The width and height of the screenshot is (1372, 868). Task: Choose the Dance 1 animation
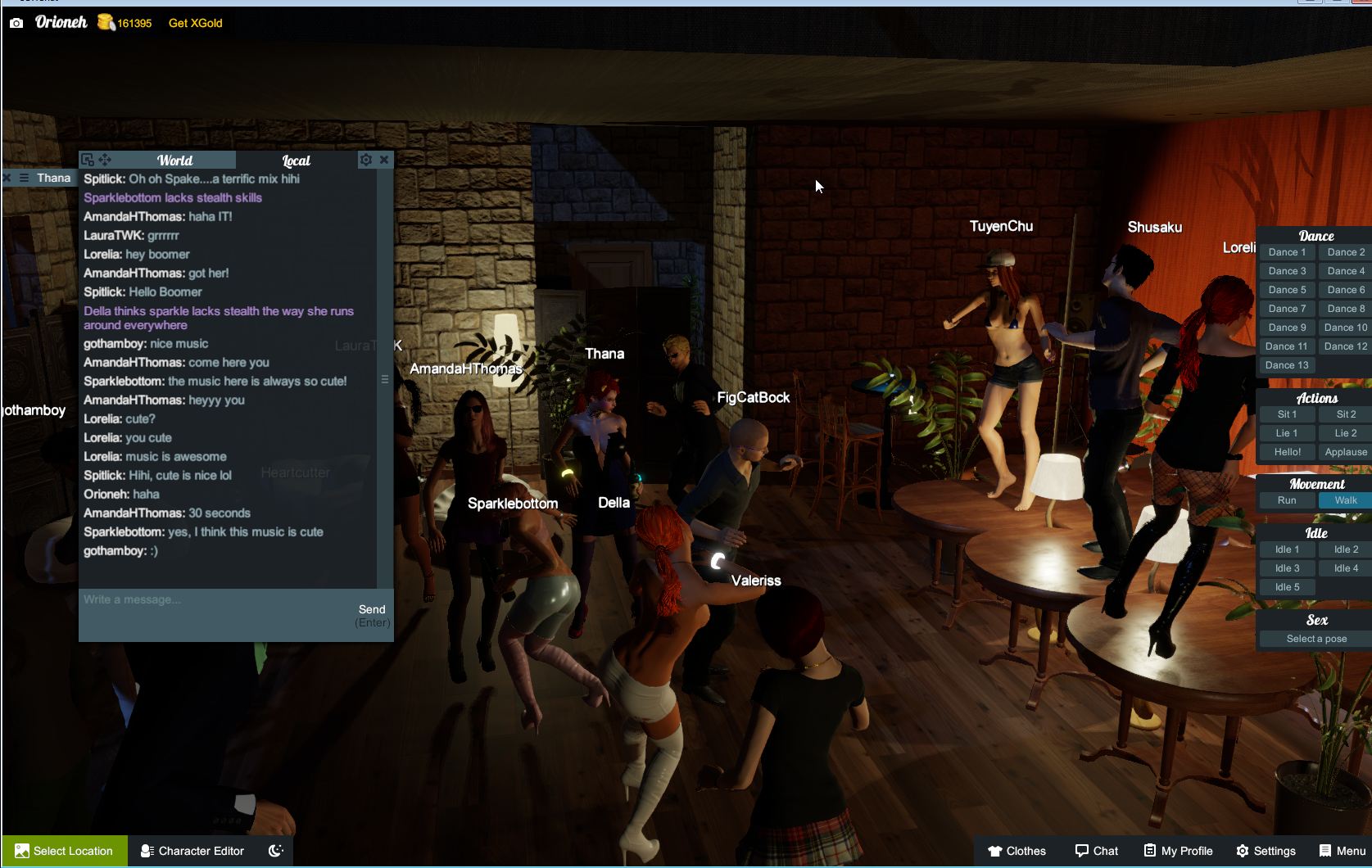[1287, 252]
